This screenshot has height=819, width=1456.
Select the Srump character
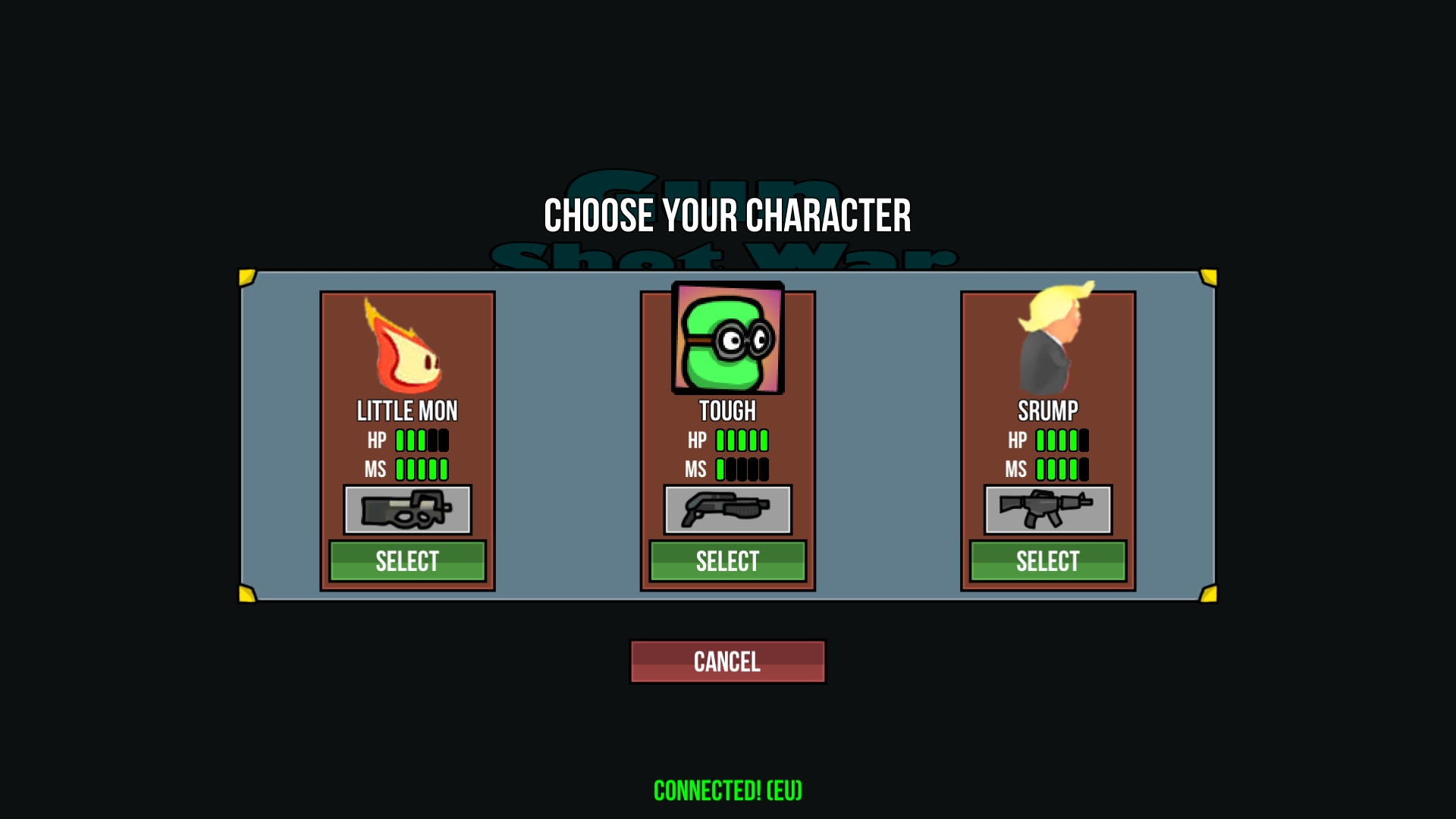coord(1047,561)
